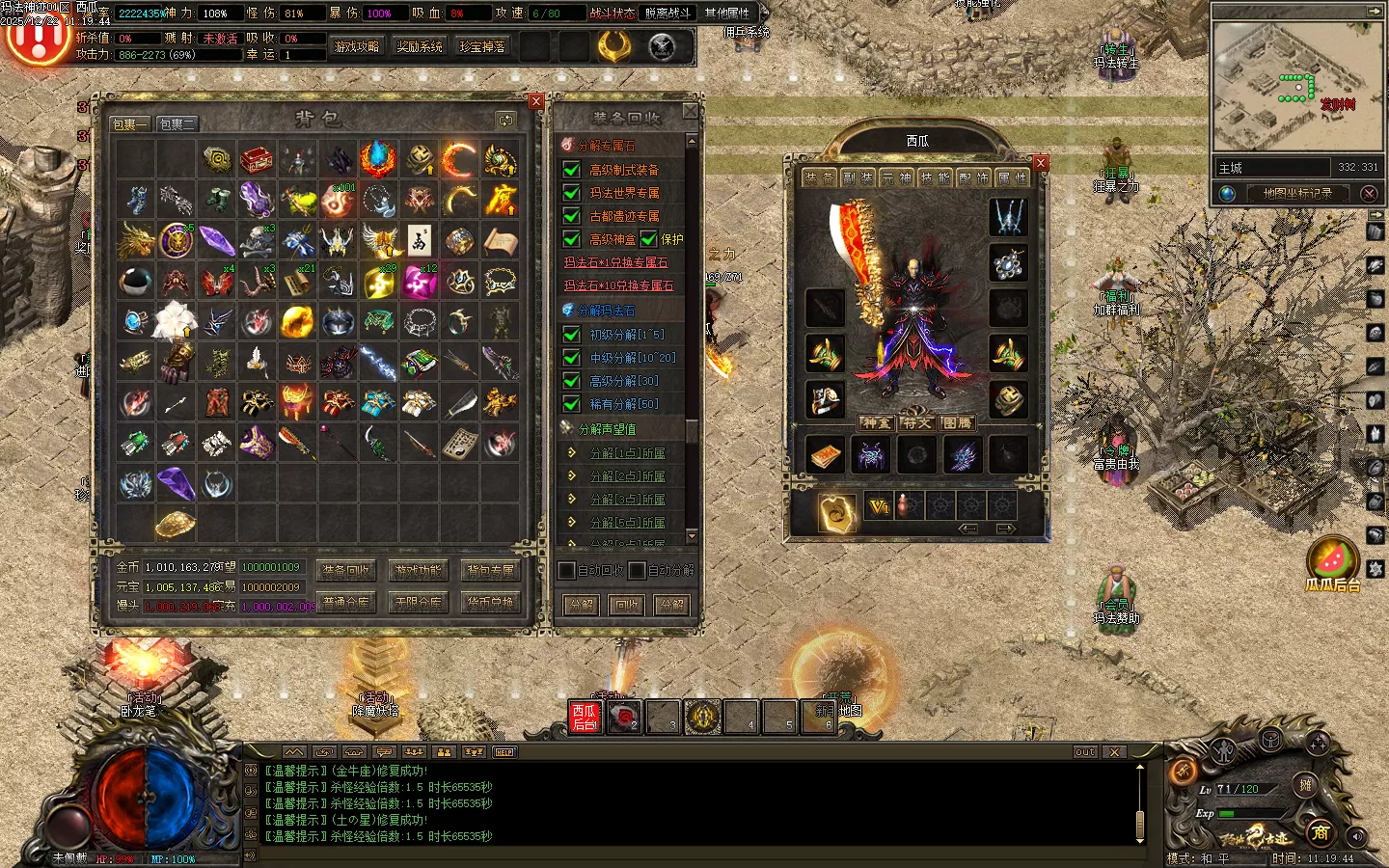Open the 无限仓库 storage
Screen dimensions: 1389x868
418,603
